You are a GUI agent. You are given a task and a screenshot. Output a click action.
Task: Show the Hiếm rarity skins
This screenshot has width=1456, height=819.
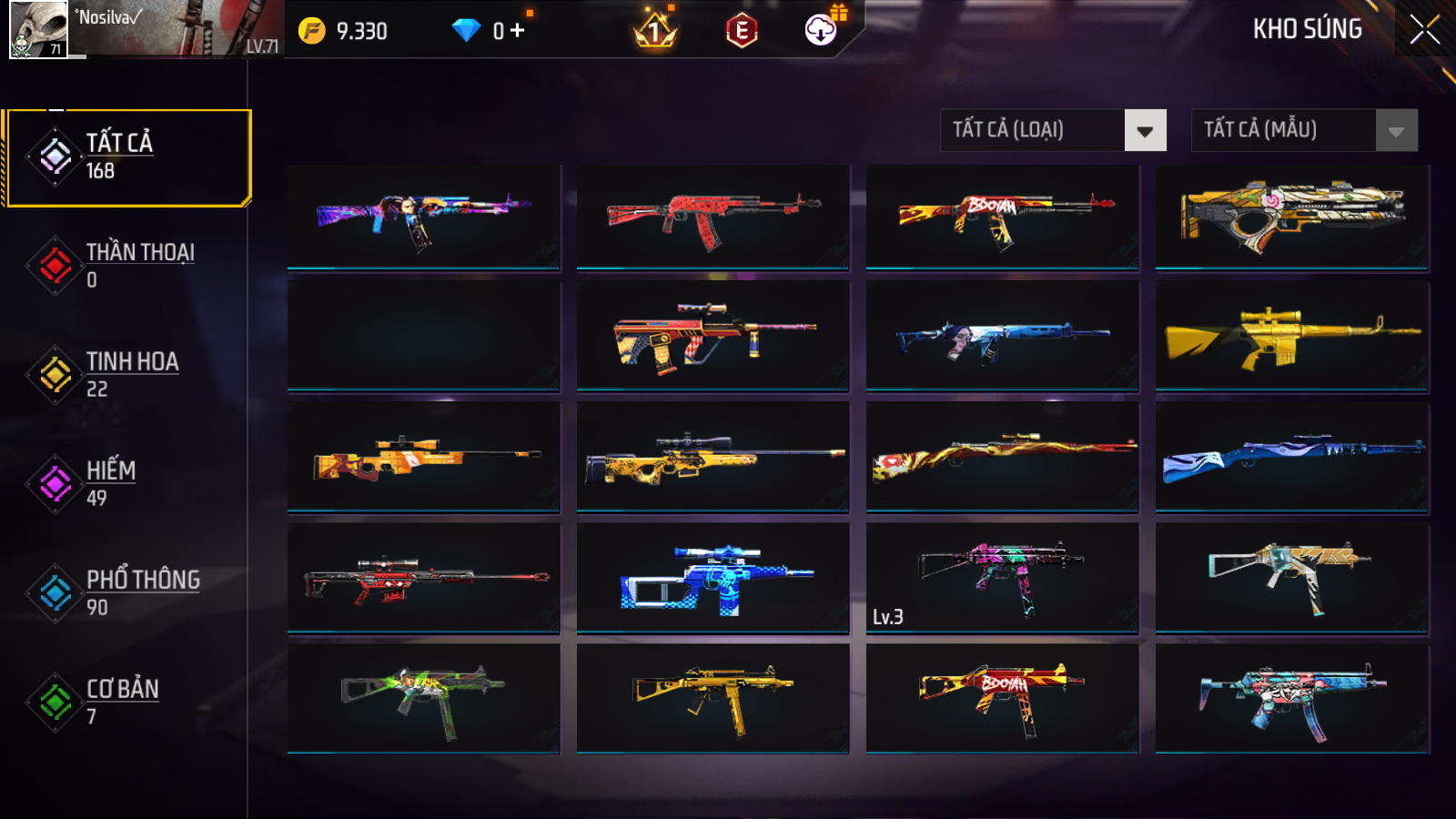[x=127, y=483]
